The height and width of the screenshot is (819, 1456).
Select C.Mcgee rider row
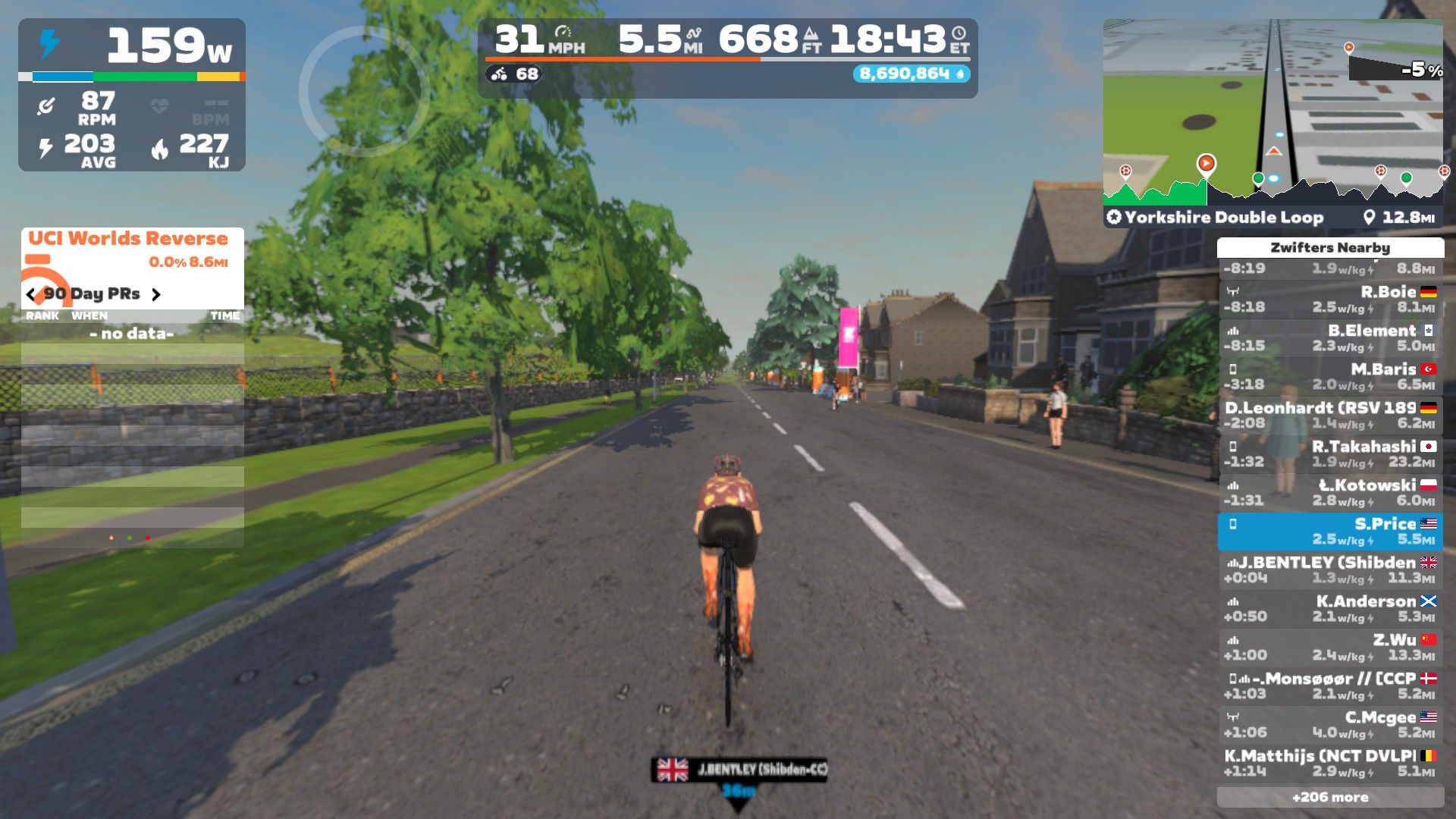point(1330,725)
